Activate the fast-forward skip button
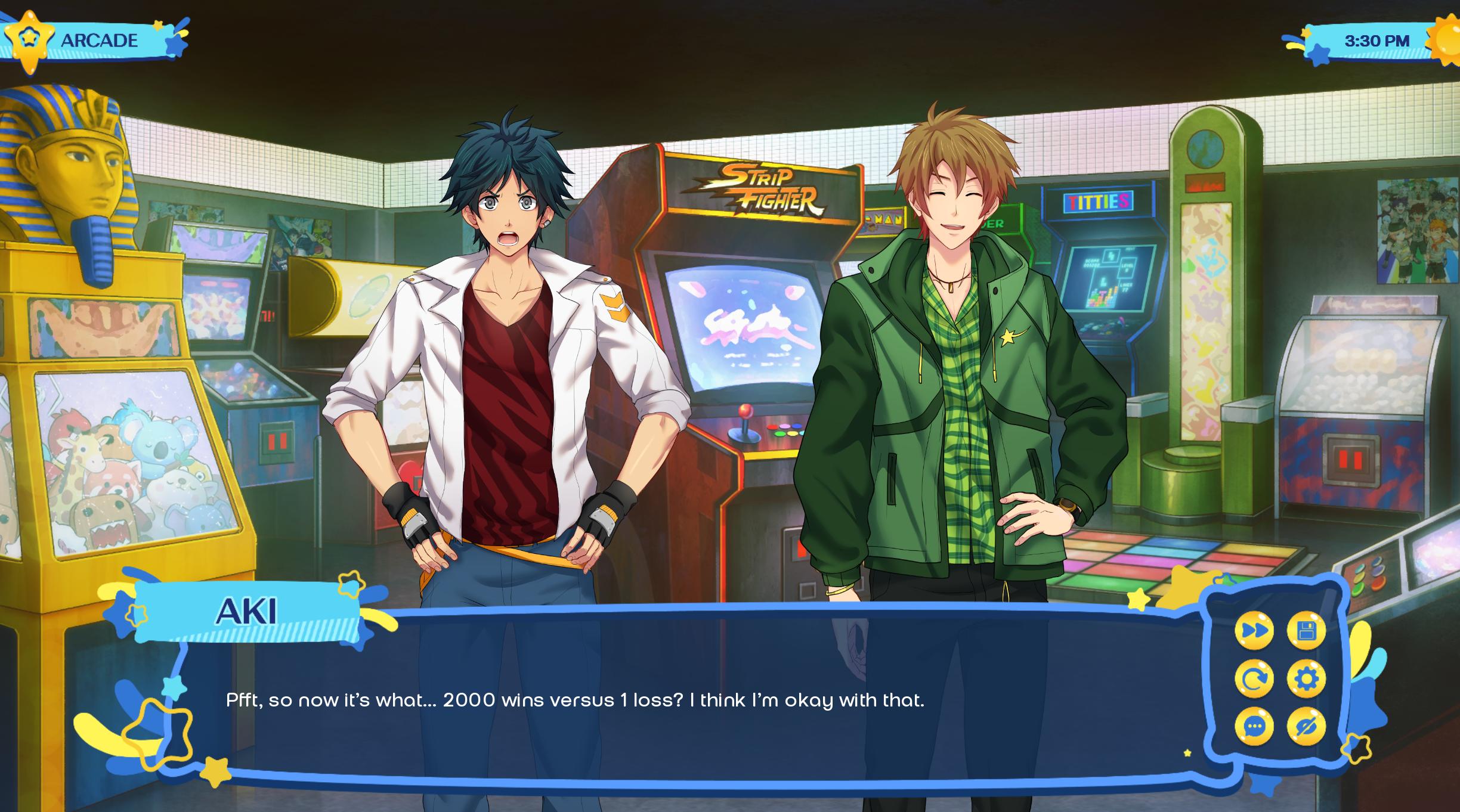Viewport: 1460px width, 812px height. pos(1254,630)
